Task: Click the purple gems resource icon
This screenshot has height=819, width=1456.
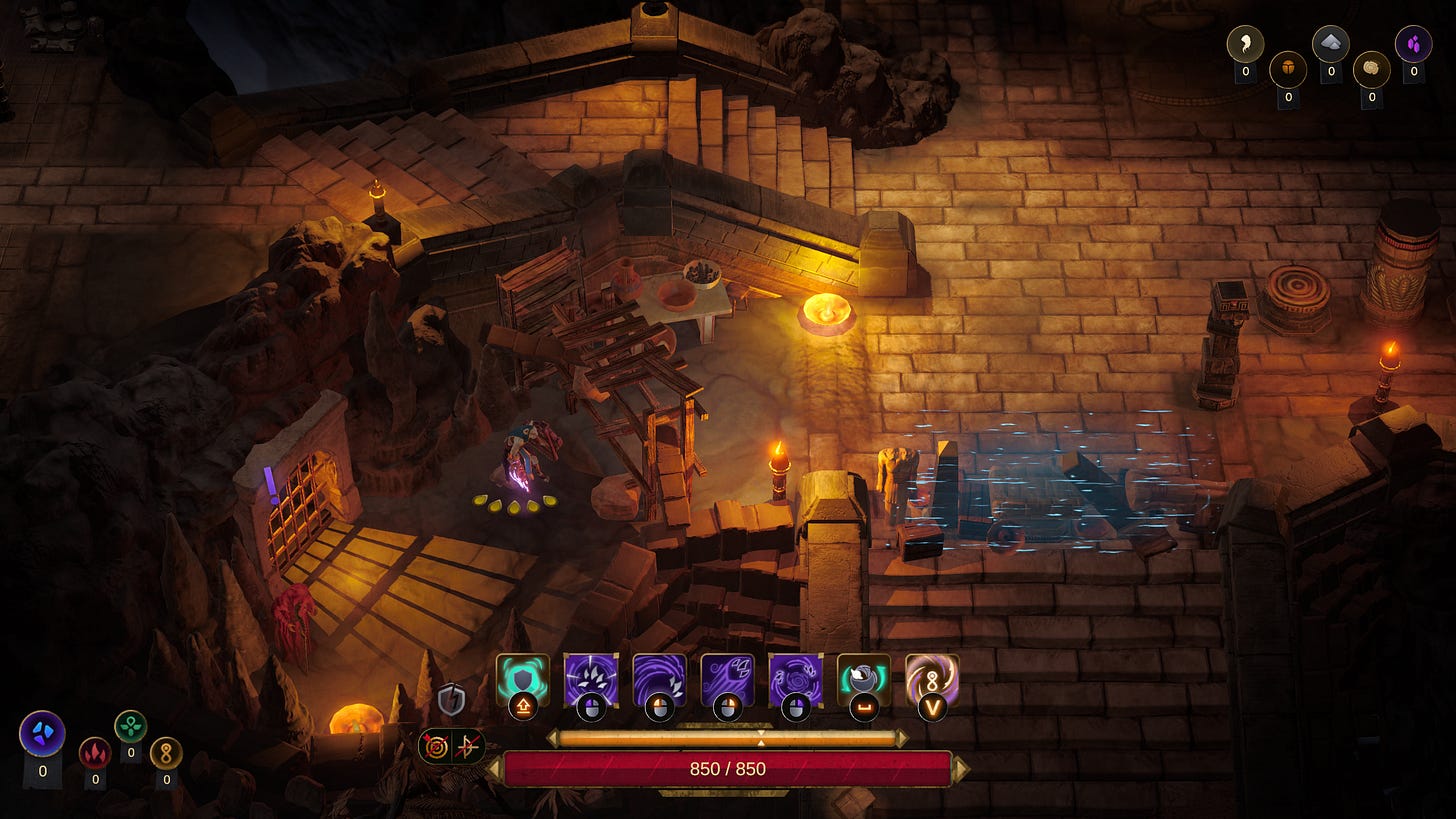Action: (x=1413, y=43)
